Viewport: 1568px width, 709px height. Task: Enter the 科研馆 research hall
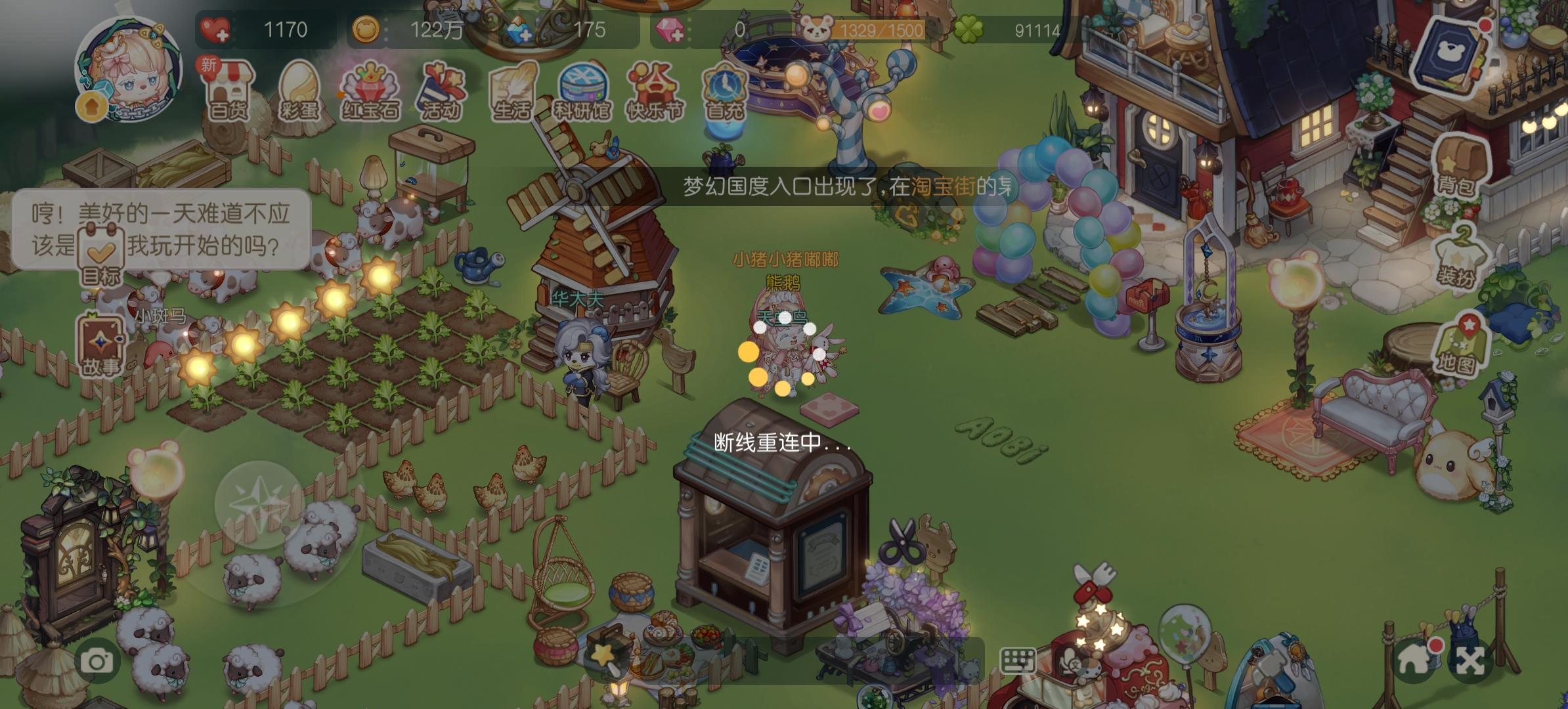click(583, 92)
